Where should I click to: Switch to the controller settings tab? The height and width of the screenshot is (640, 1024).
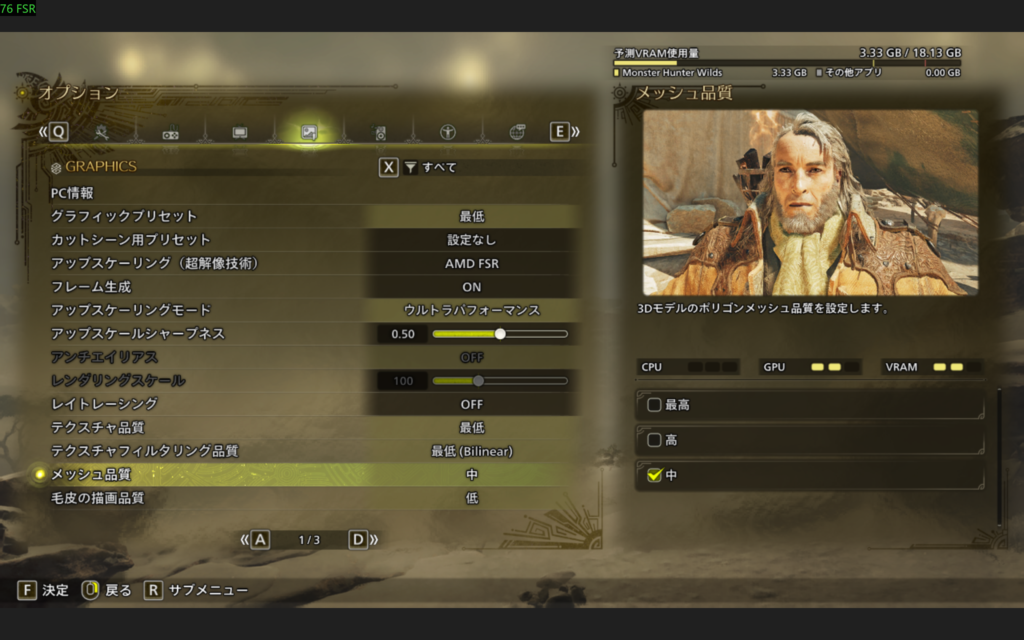coord(171,132)
